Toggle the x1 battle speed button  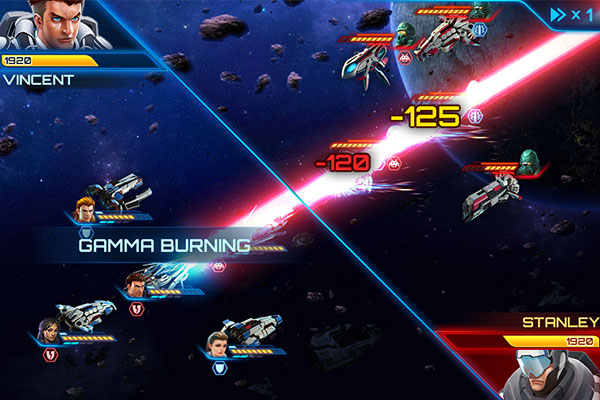pyautogui.click(x=572, y=14)
